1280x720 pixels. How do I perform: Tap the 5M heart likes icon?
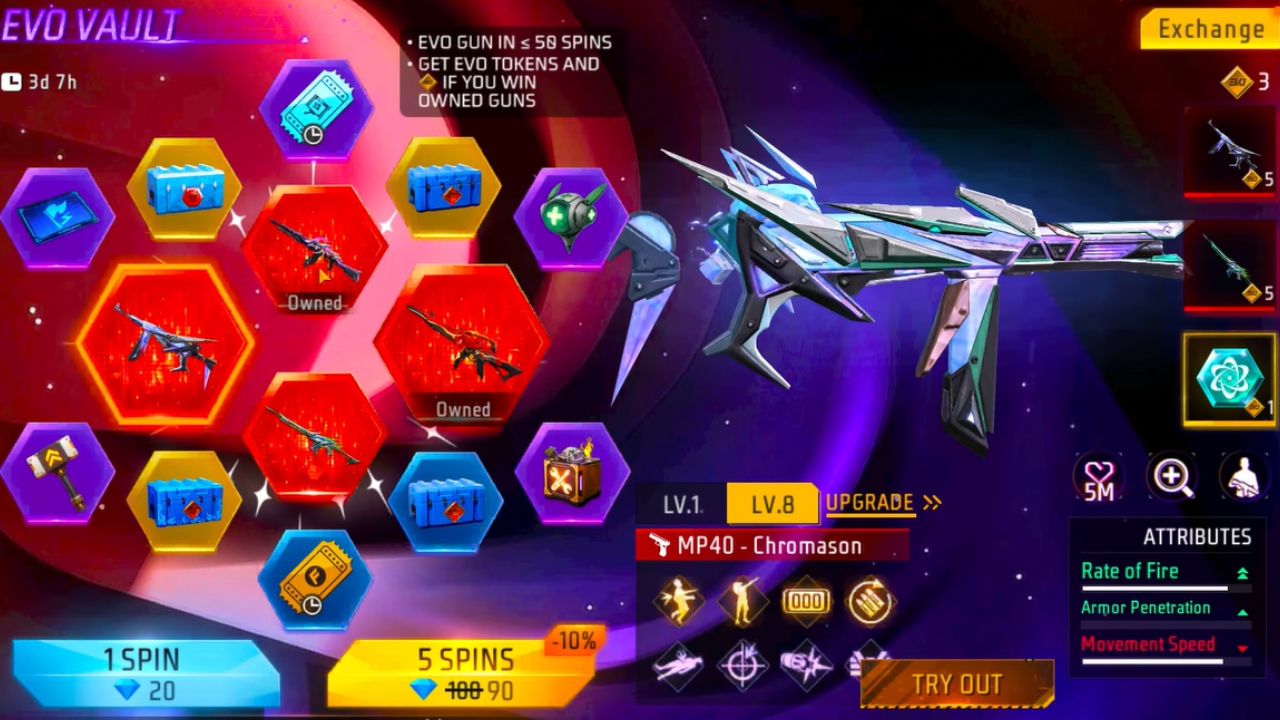click(x=1098, y=476)
